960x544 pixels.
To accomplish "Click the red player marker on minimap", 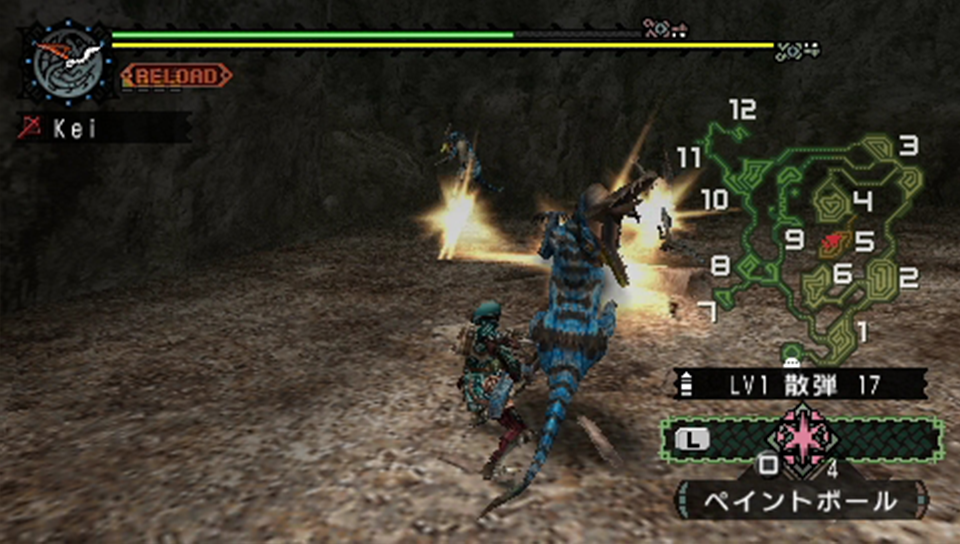I will pos(831,240).
